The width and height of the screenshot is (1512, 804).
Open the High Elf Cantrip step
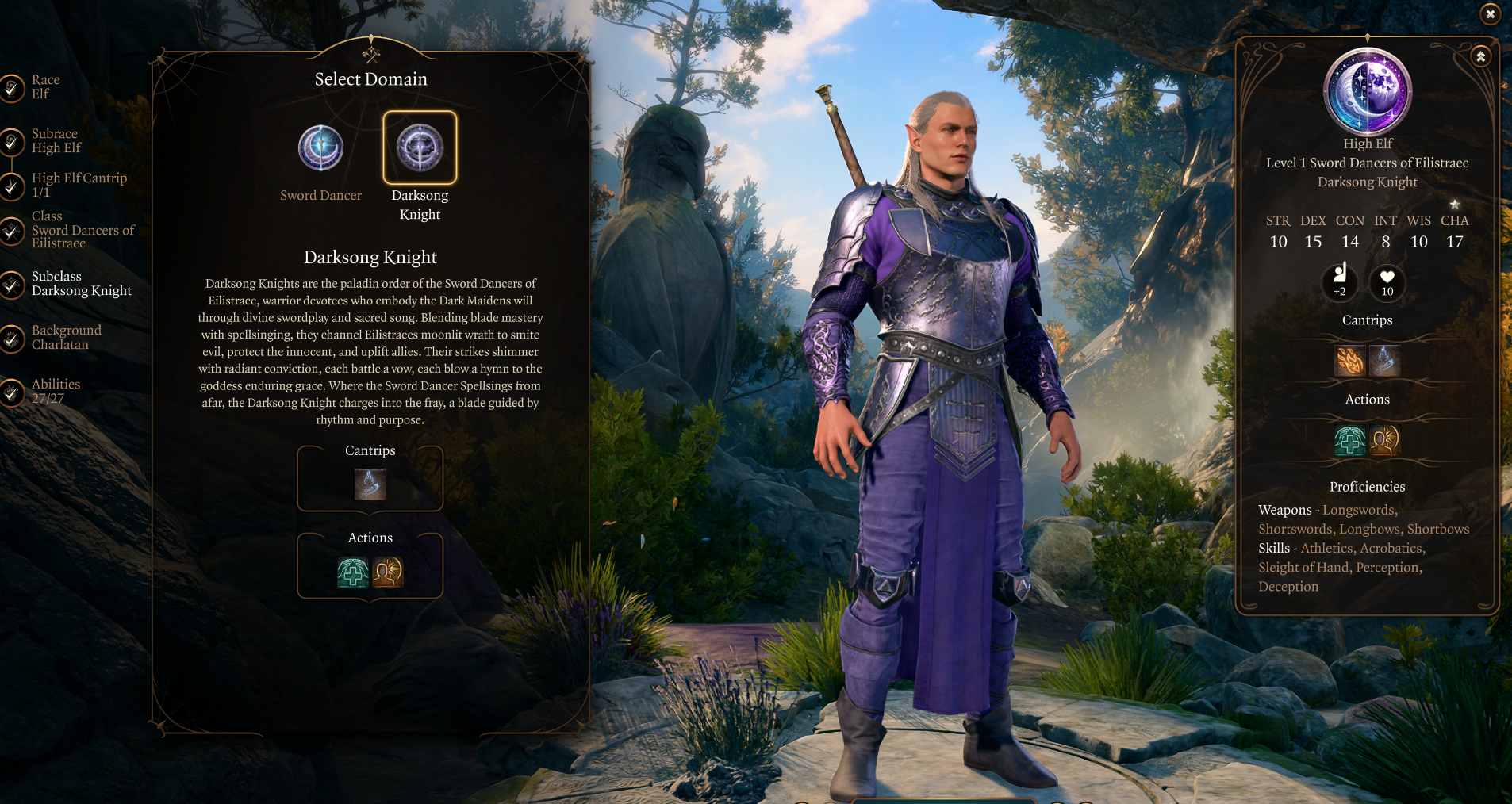pyautogui.click(x=78, y=185)
